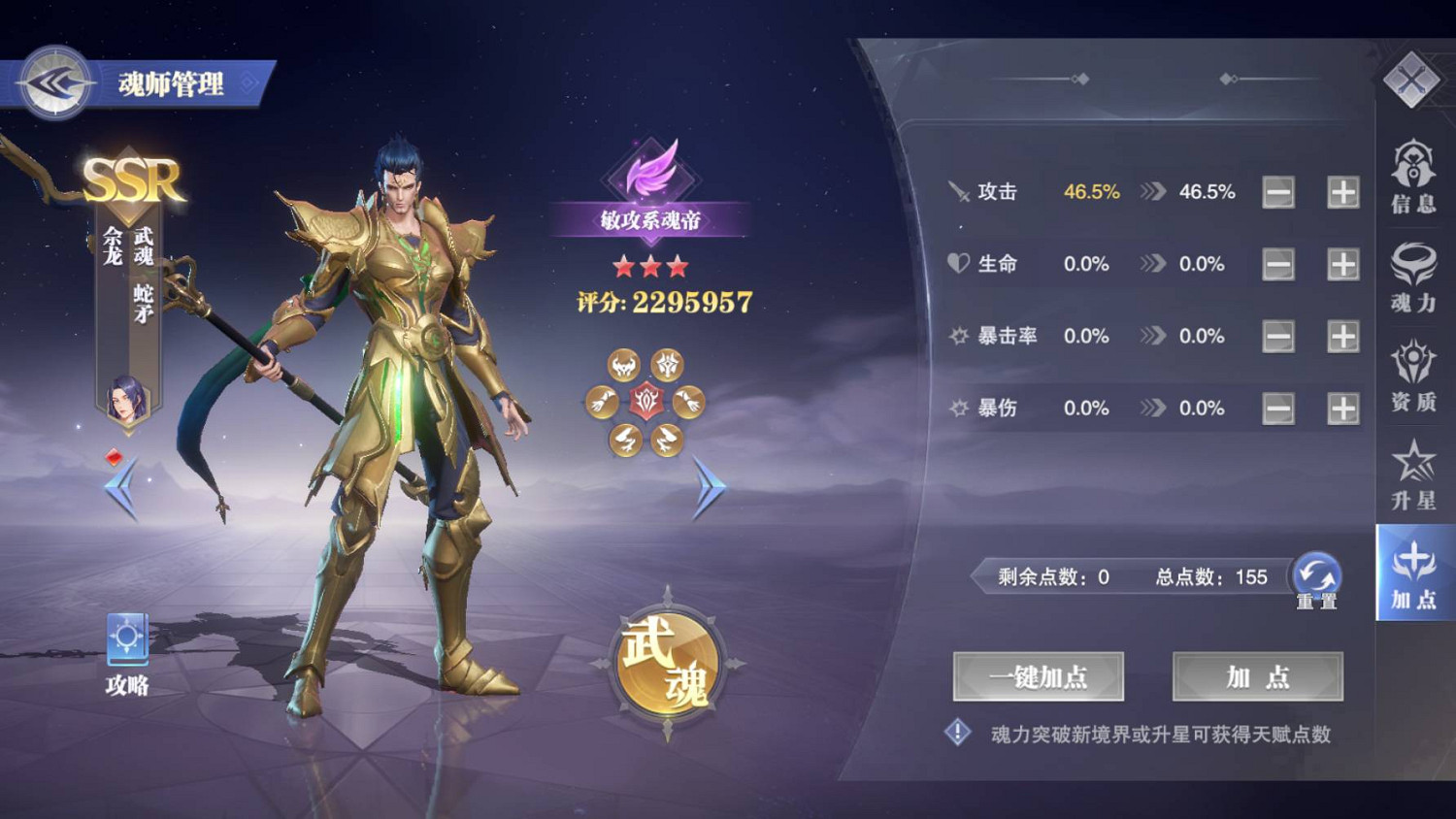1456x819 pixels.
Task: Click the golden 武魂 emblem
Action: click(670, 662)
